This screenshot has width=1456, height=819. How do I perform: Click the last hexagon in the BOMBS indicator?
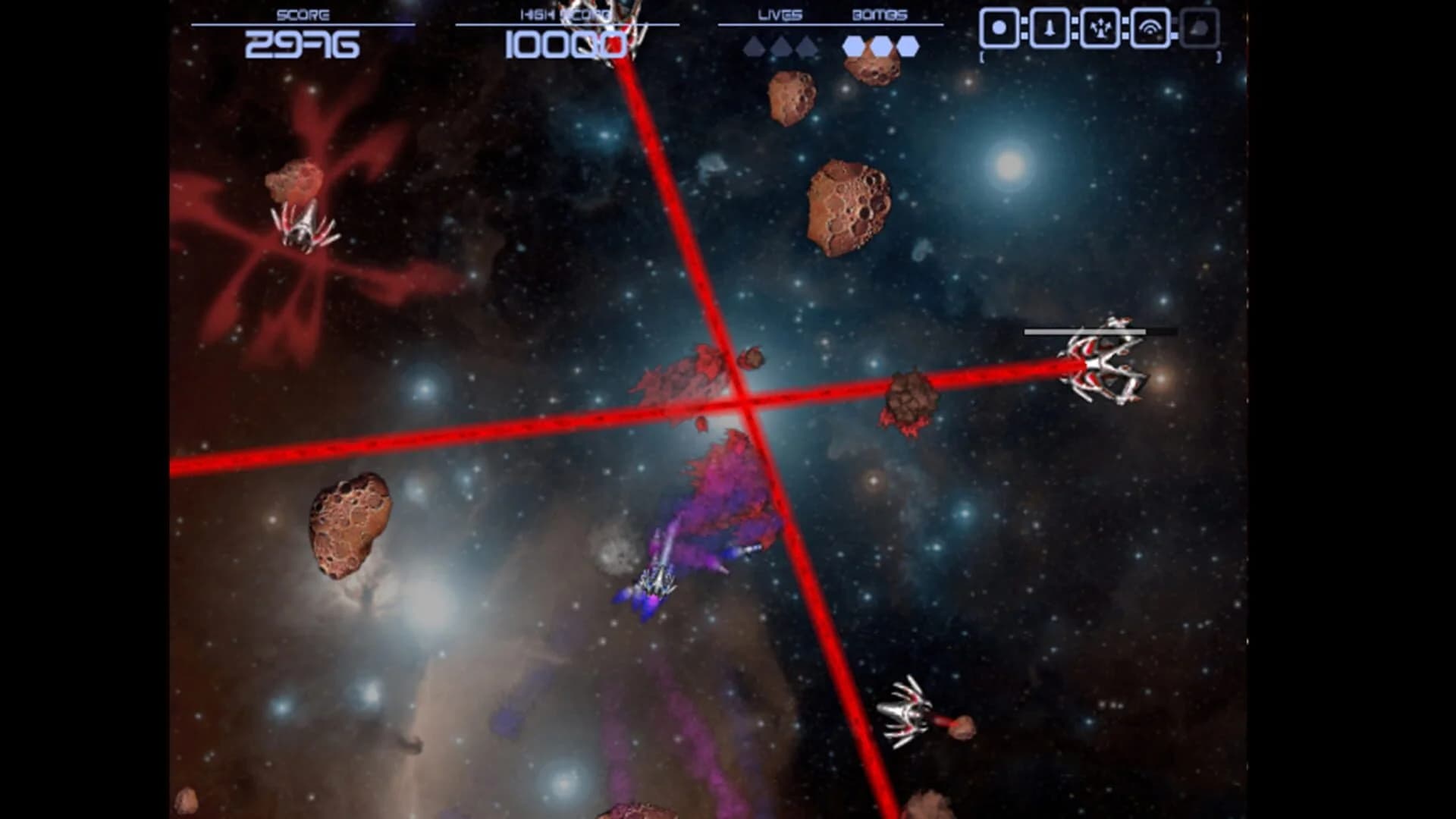click(908, 46)
